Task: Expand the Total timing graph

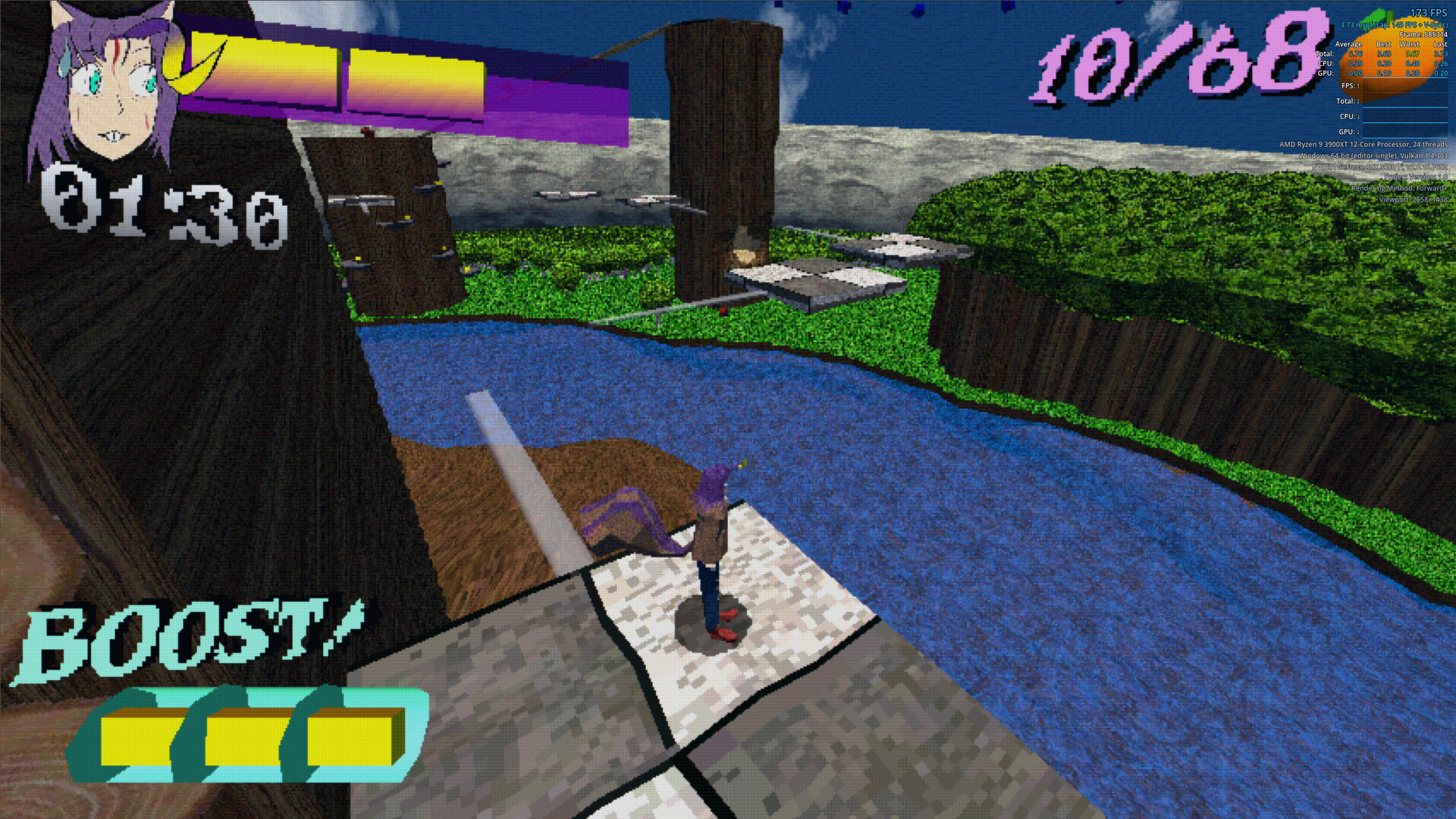Action: pos(1346,100)
